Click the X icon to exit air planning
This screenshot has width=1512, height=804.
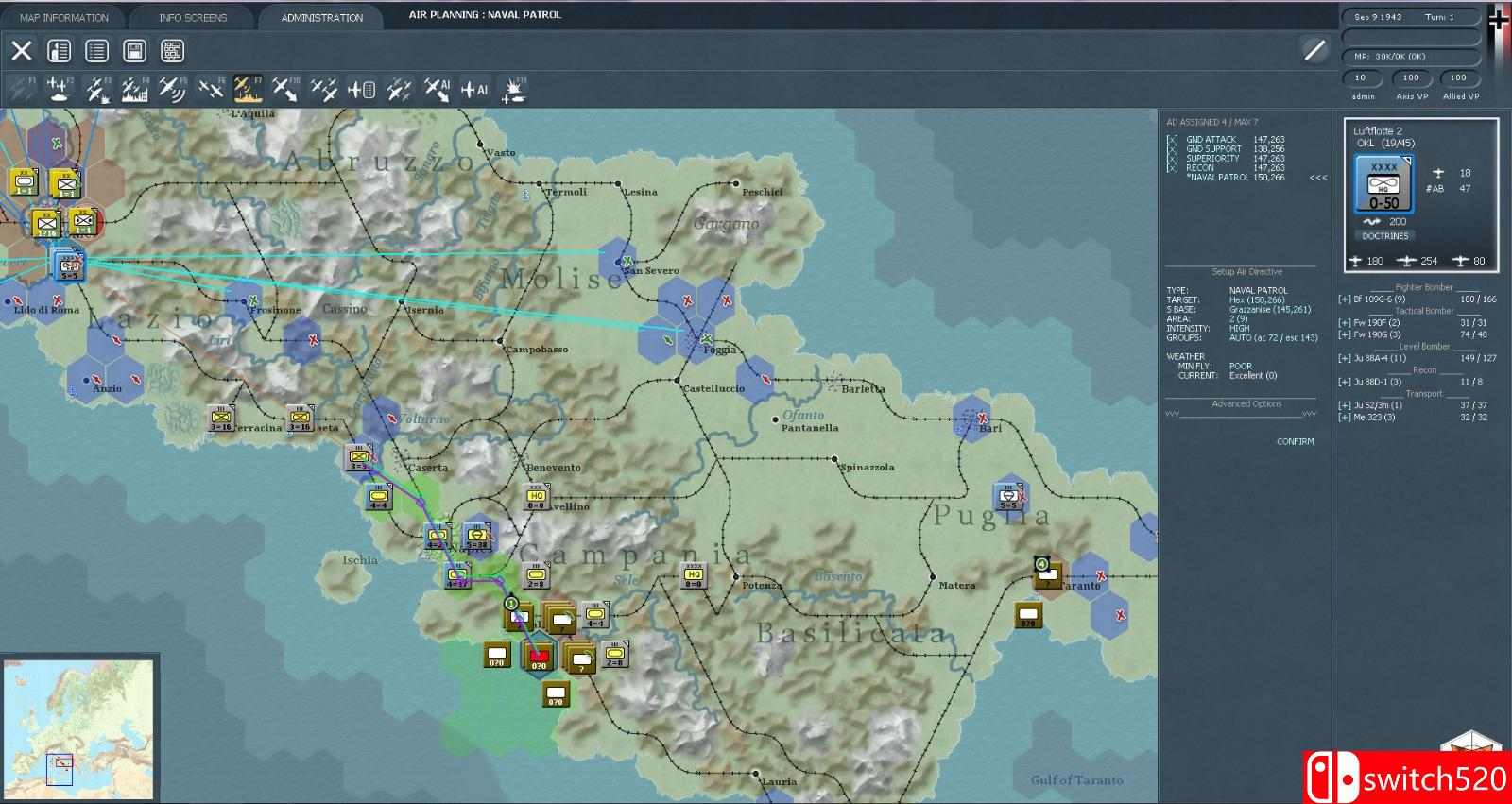click(22, 51)
